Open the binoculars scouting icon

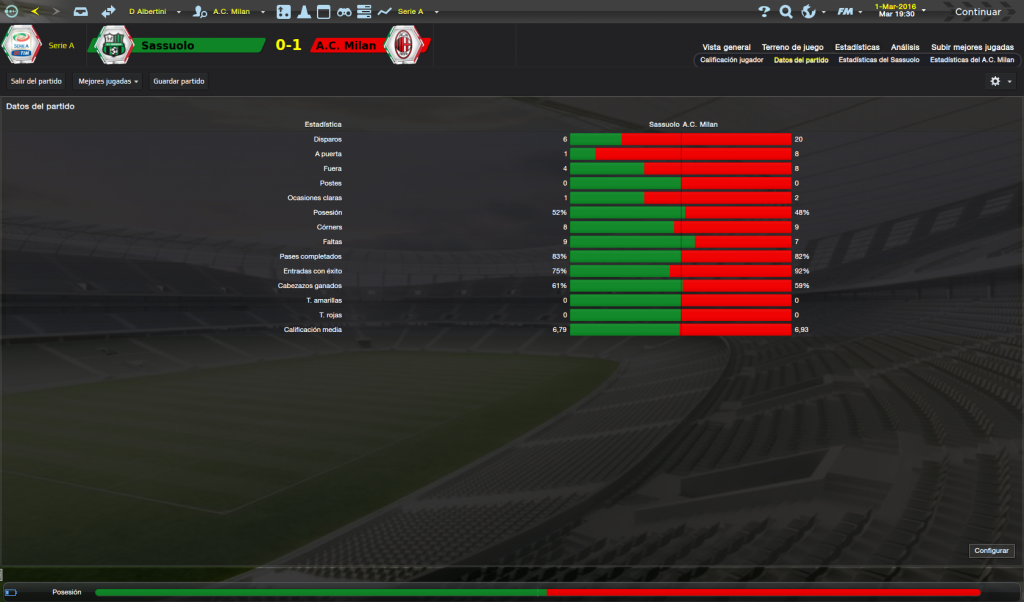point(344,12)
